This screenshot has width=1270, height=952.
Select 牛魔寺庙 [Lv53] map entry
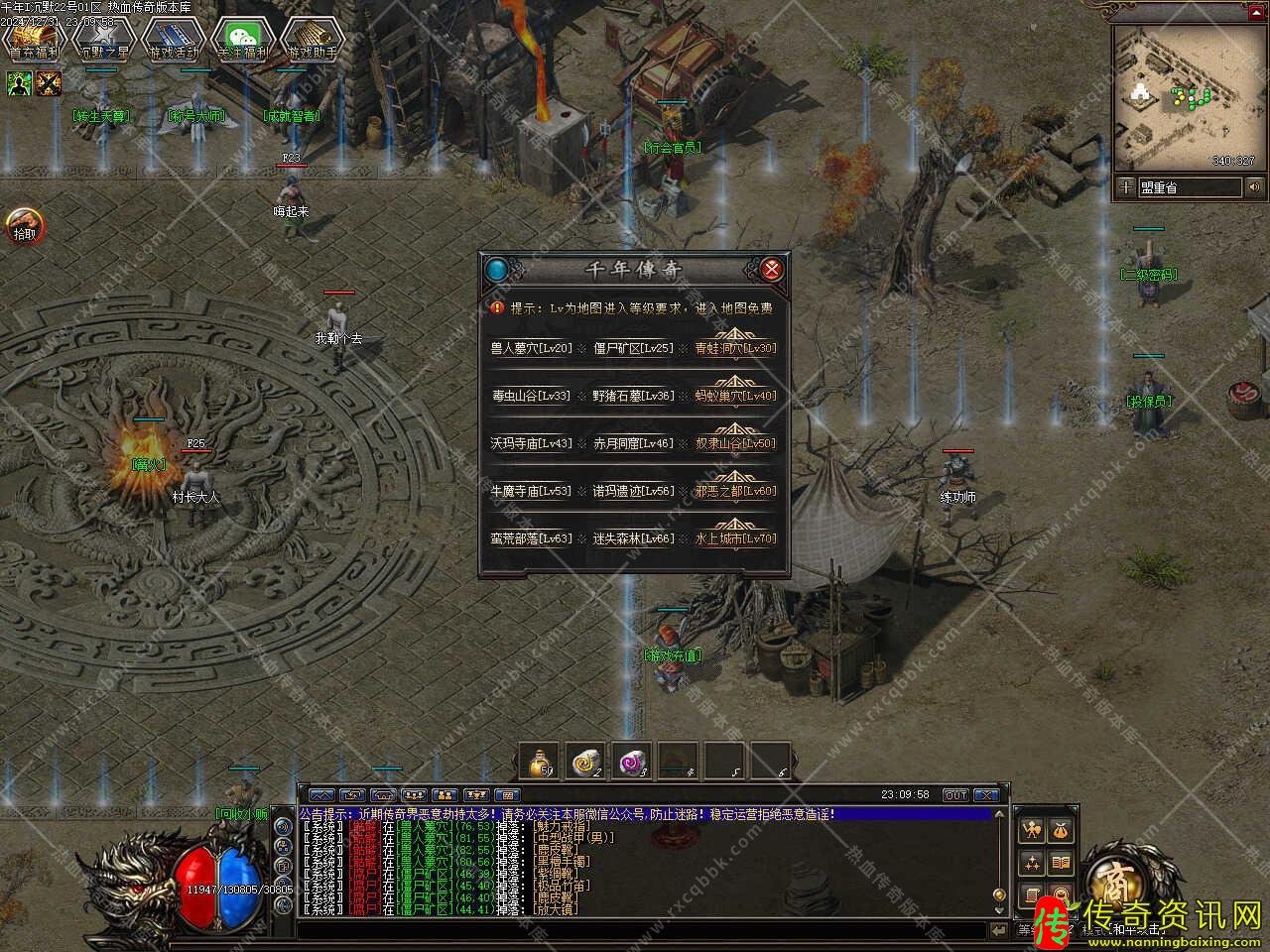pyautogui.click(x=531, y=491)
